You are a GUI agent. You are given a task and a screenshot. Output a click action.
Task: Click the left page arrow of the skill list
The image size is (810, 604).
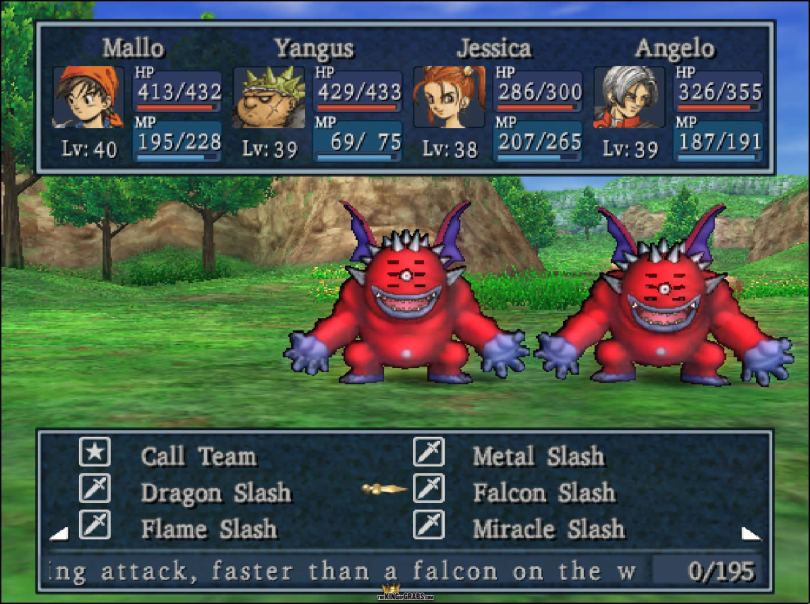tap(59, 533)
